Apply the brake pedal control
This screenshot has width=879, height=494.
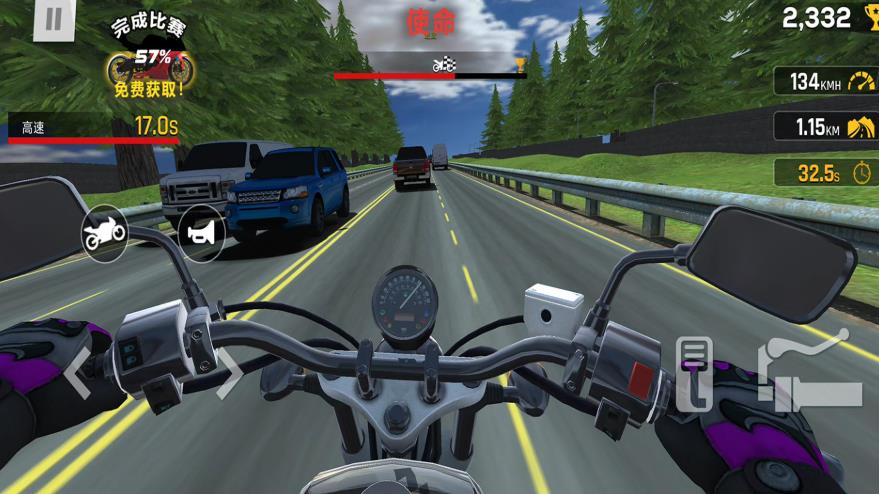[x=694, y=373]
